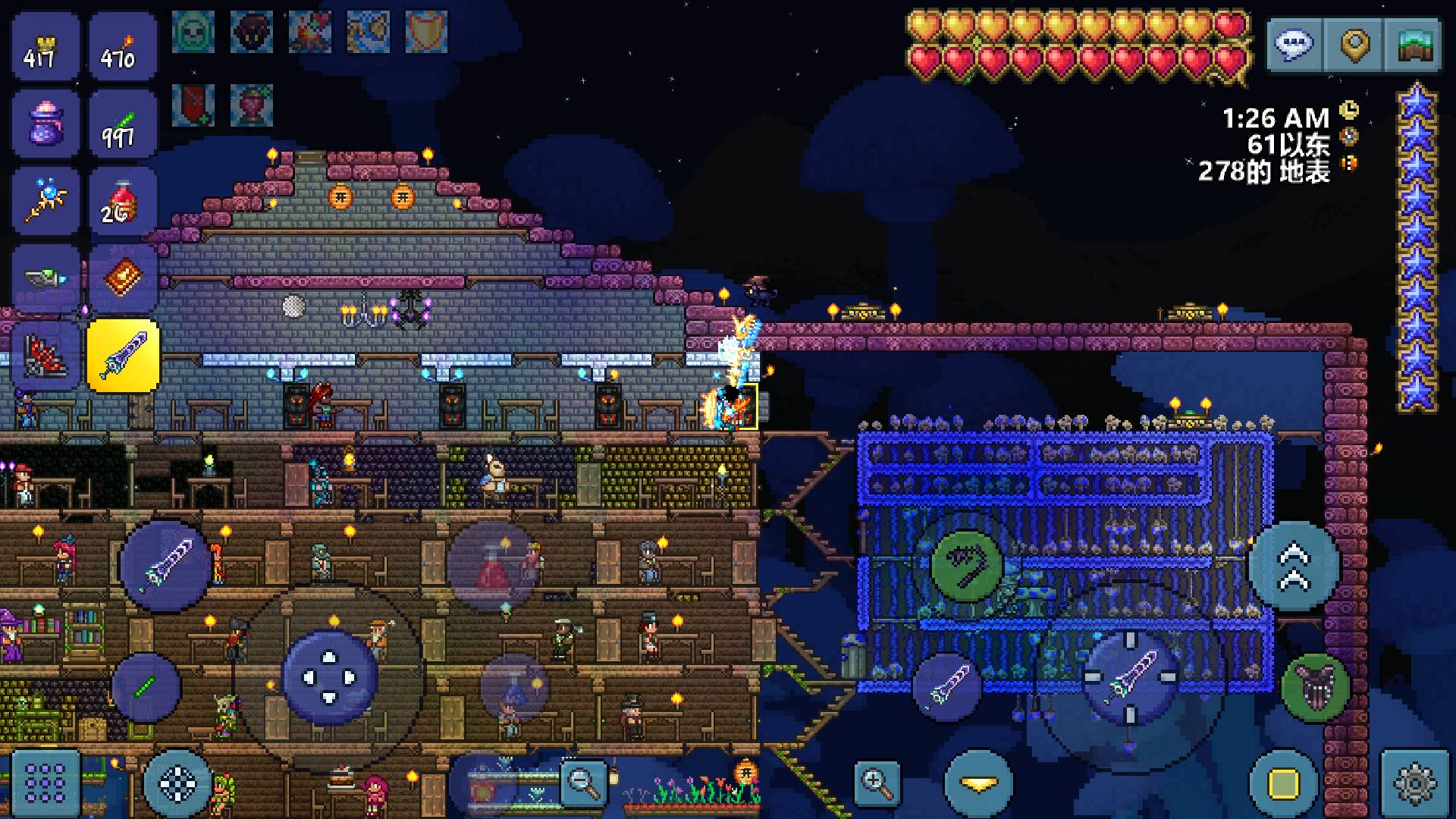
Task: Click the magnifier zoom-in button
Action: (x=877, y=783)
